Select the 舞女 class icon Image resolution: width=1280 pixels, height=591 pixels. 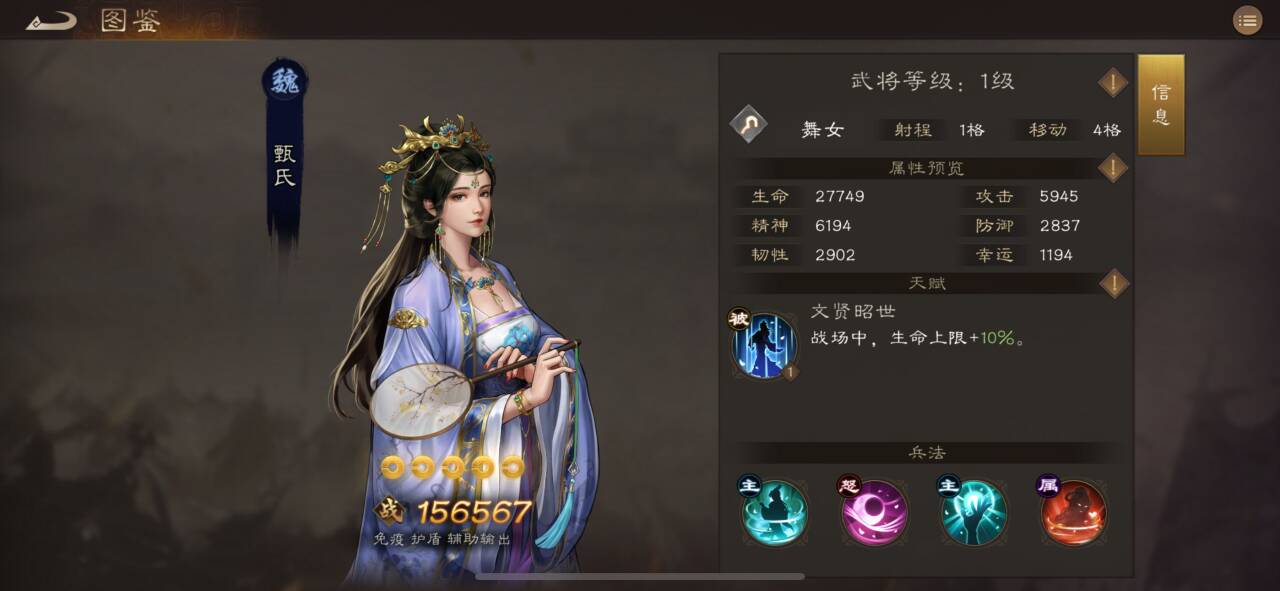[x=748, y=125]
